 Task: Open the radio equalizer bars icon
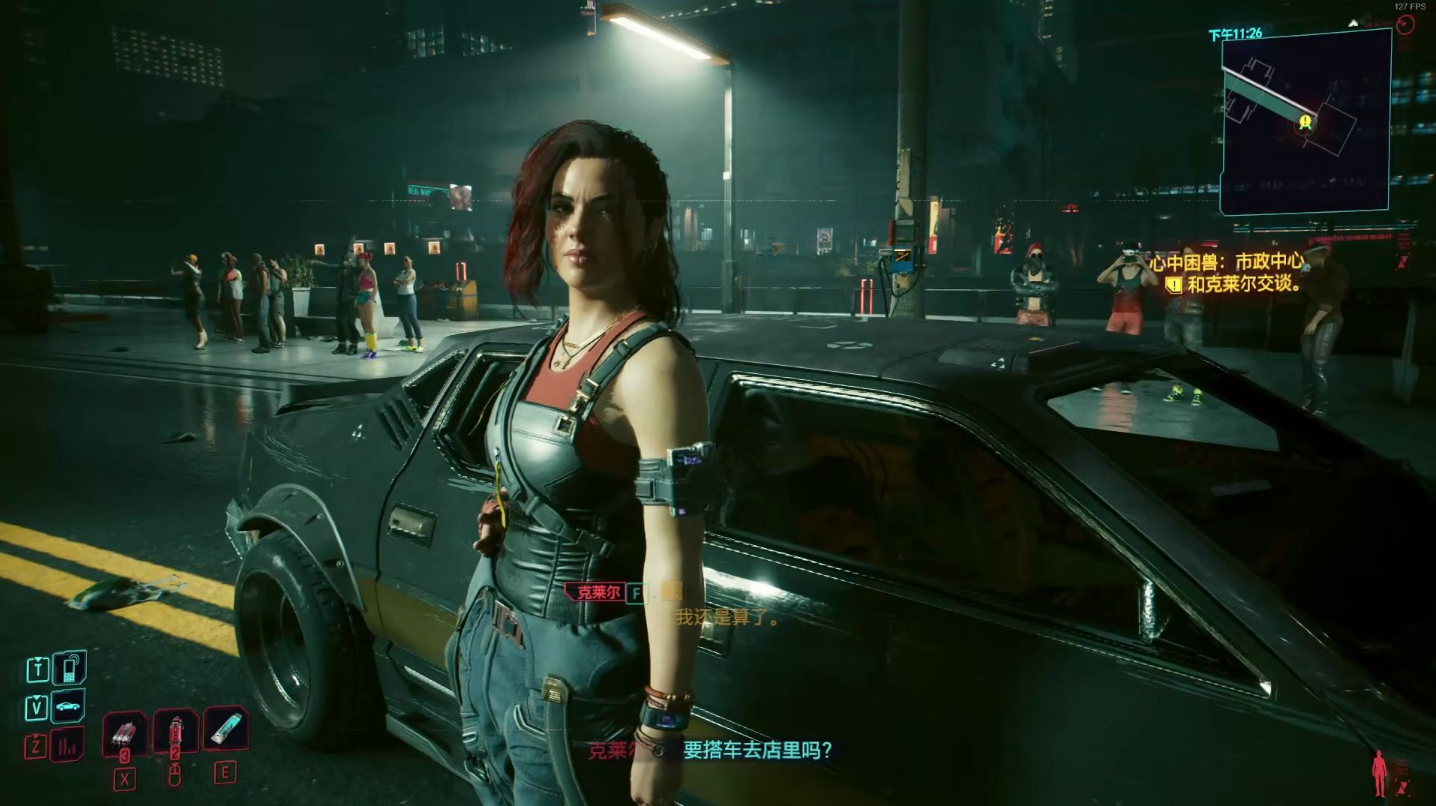click(68, 744)
